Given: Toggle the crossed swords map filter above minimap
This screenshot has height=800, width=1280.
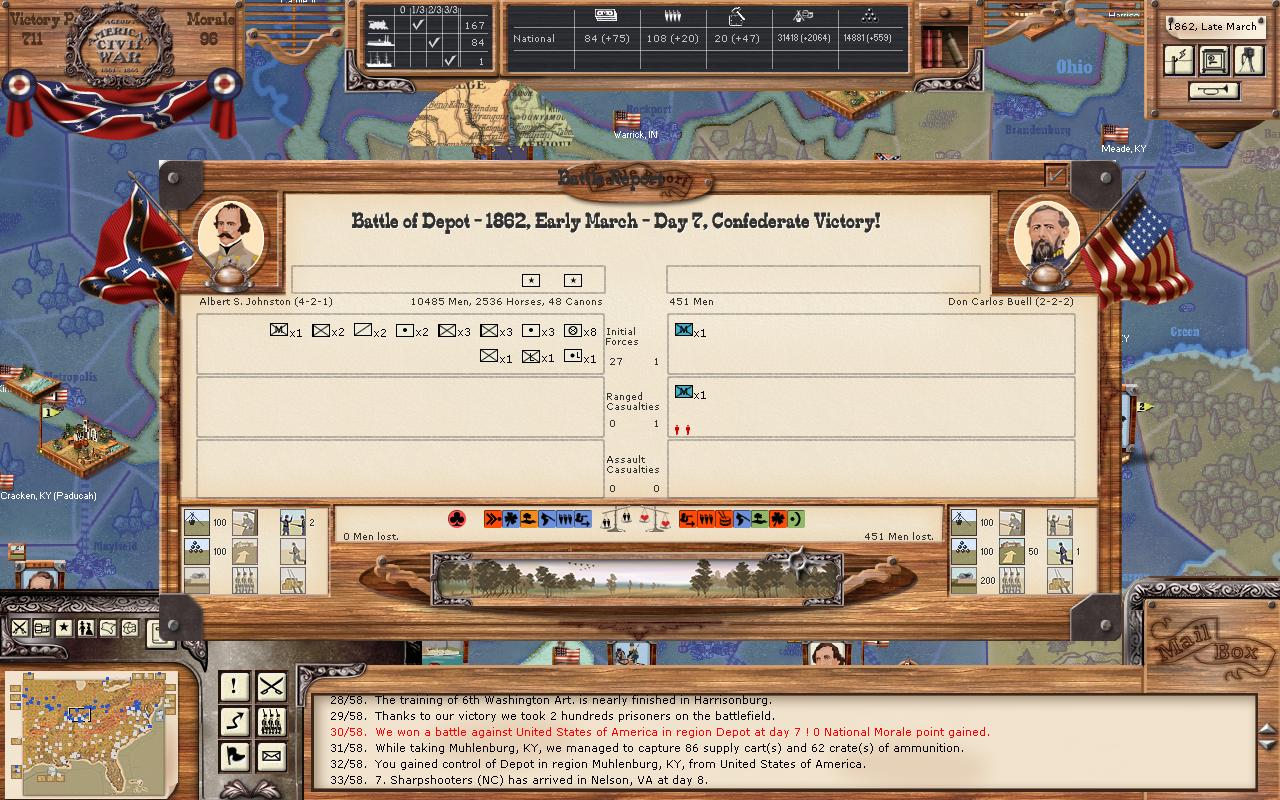Looking at the screenshot, I should 20,628.
